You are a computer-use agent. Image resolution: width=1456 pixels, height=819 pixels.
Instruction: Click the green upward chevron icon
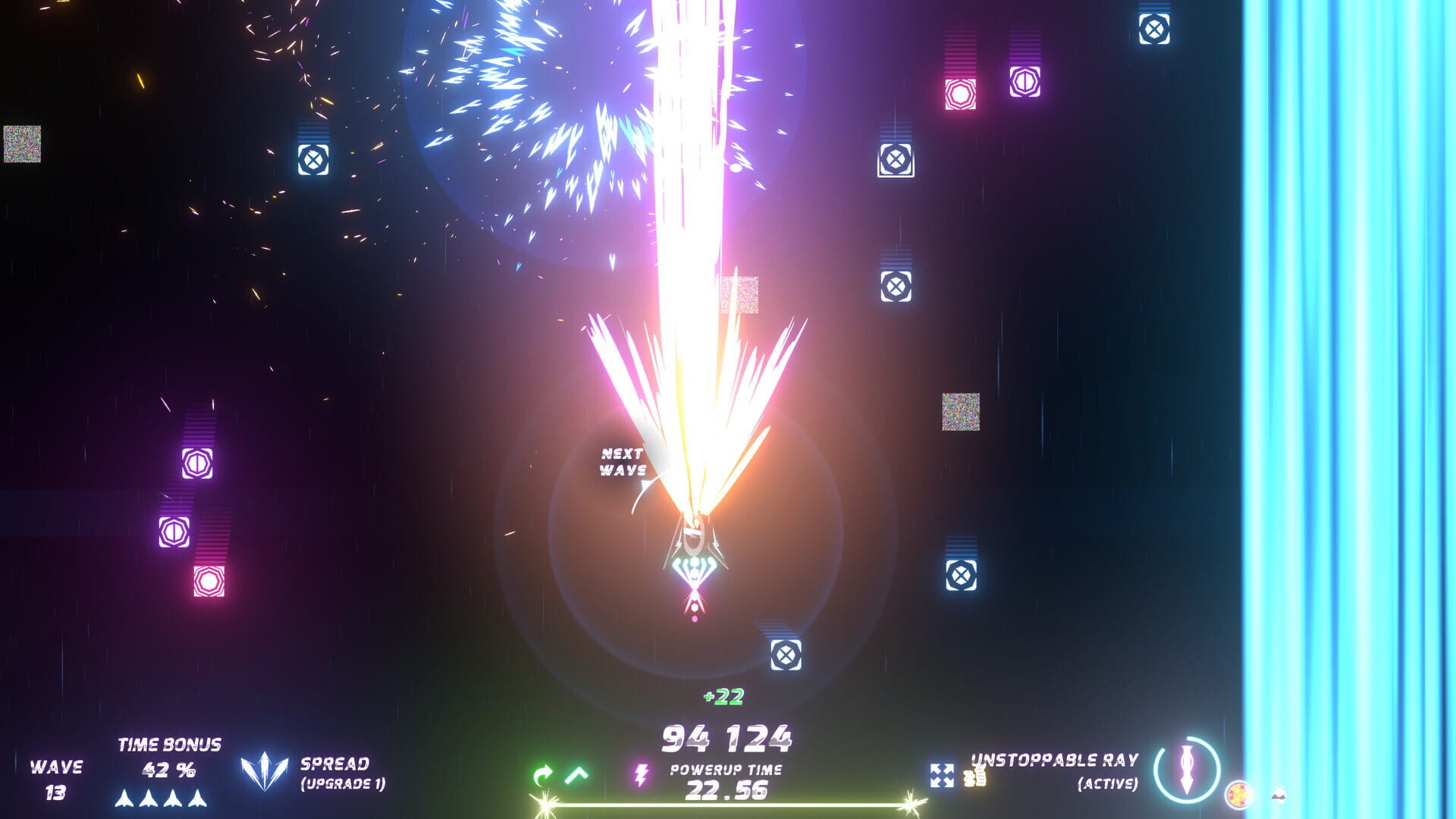577,774
